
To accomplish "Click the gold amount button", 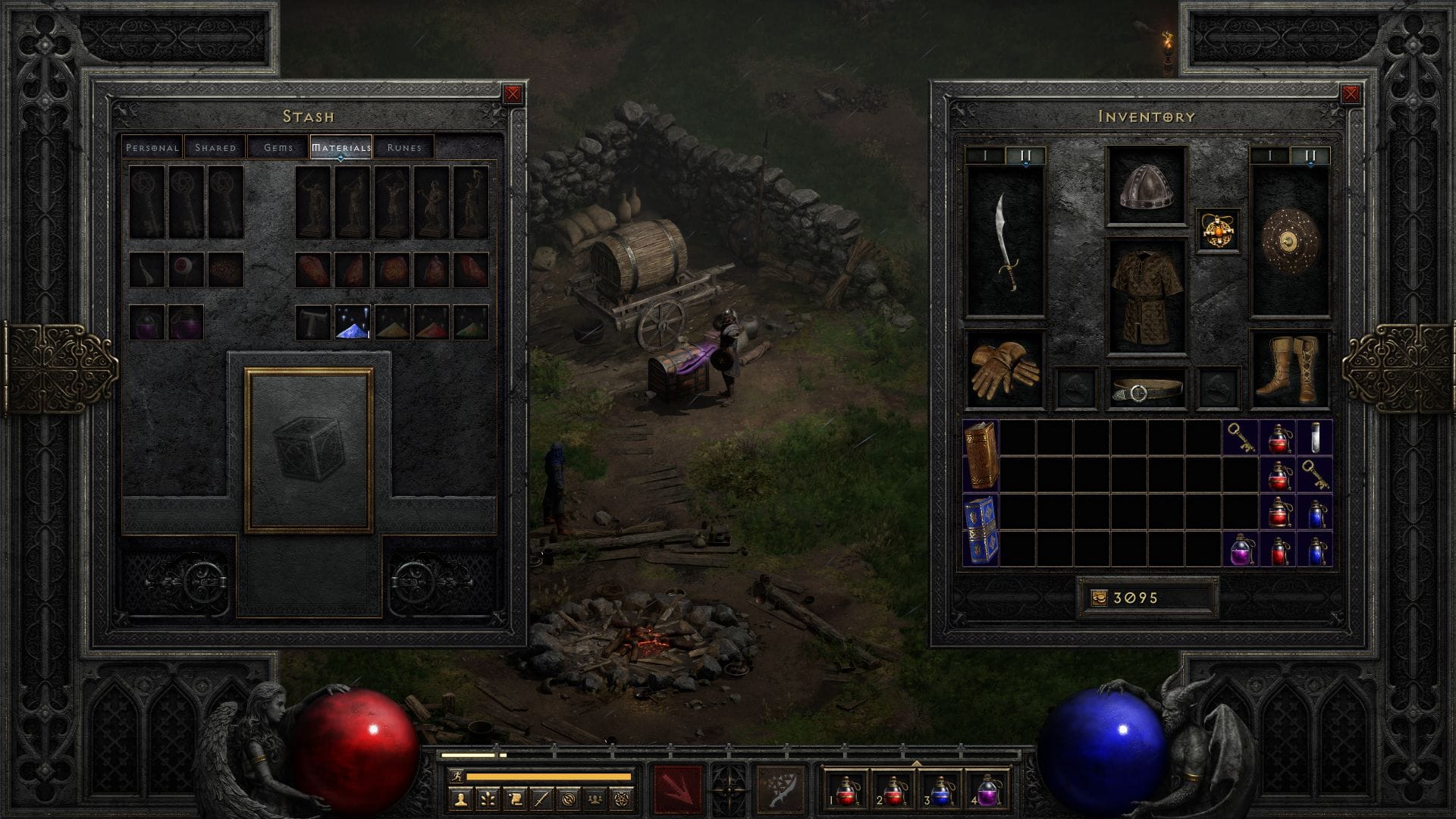I will pyautogui.click(x=1146, y=598).
